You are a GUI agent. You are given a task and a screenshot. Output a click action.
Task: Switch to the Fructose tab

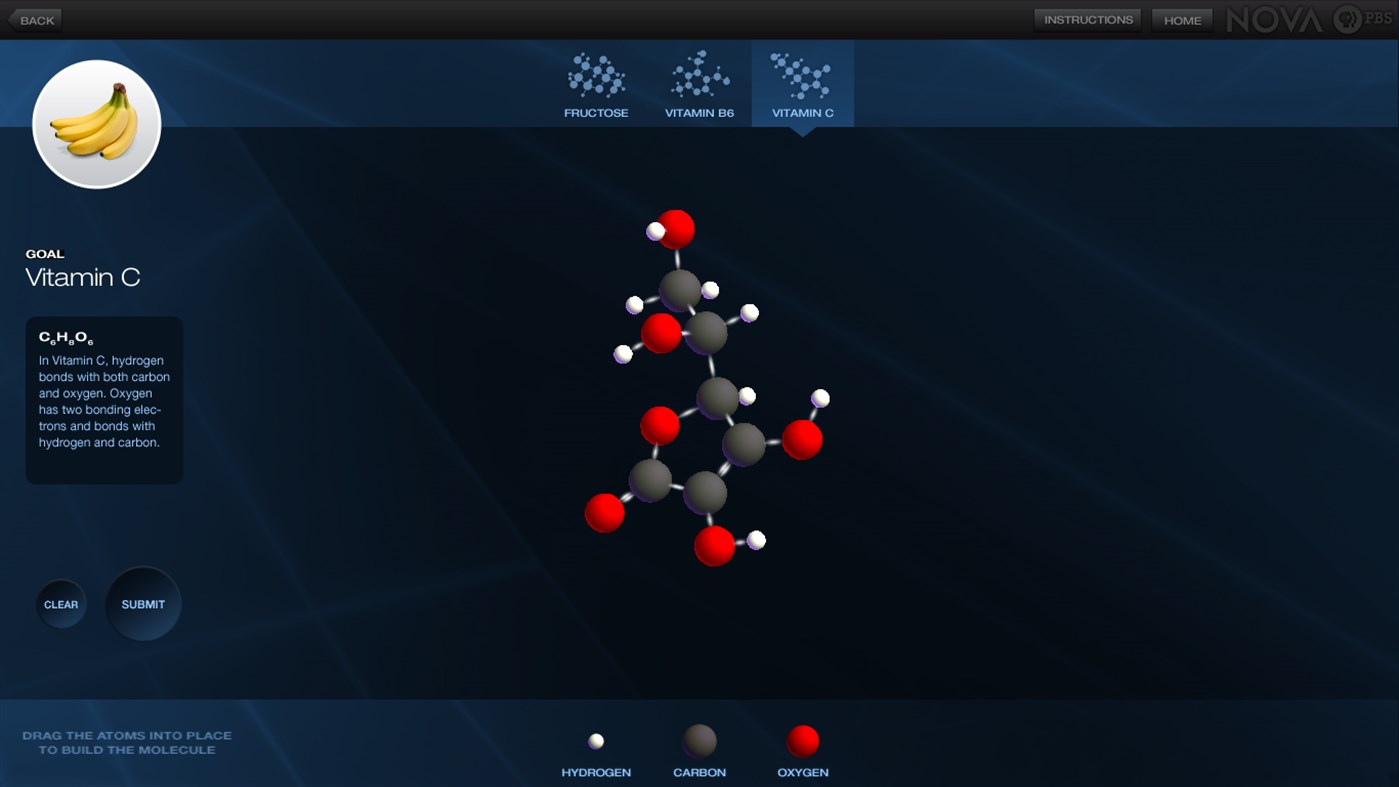(596, 85)
